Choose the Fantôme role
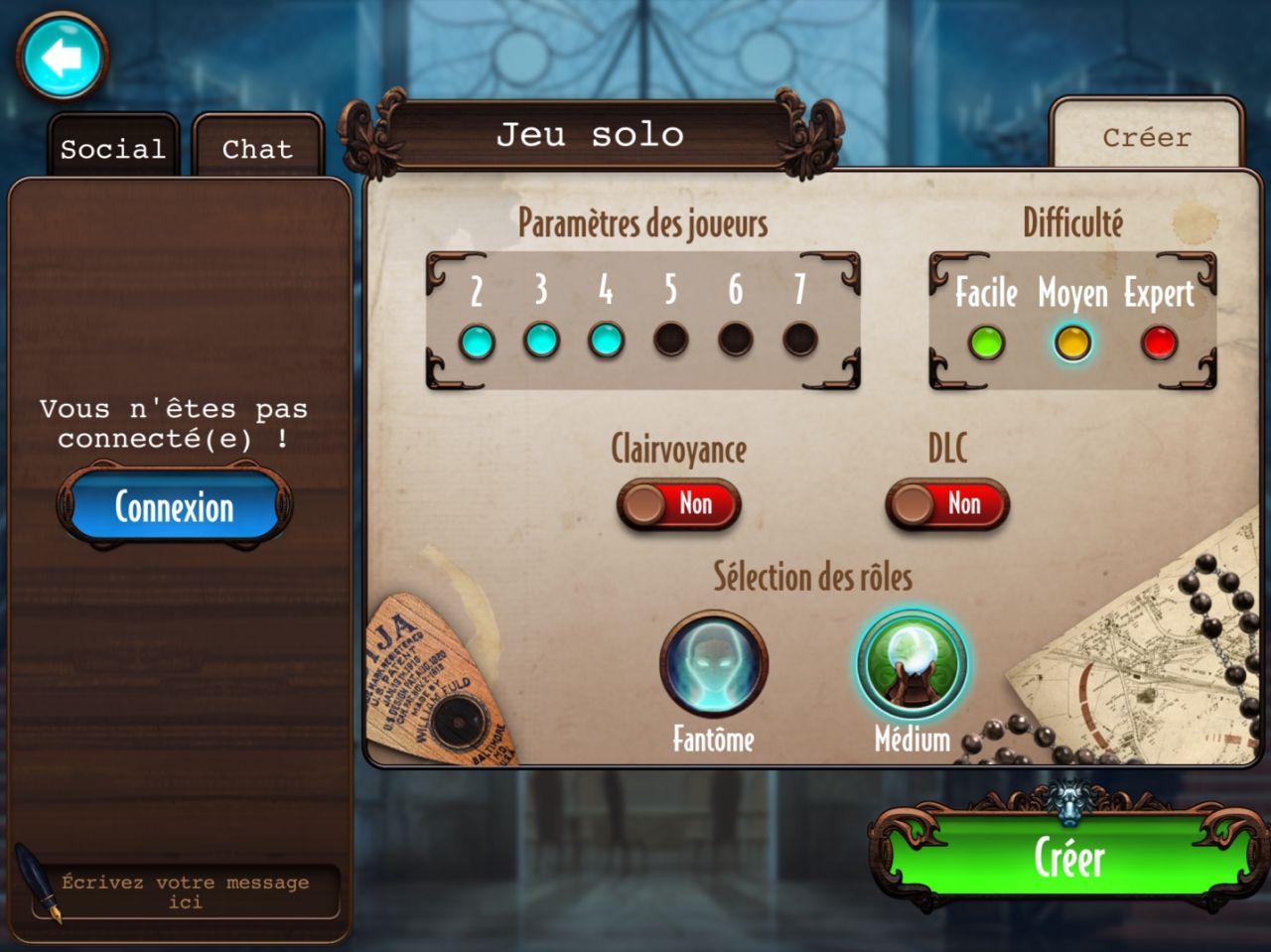Viewport: 1271px width, 952px height. (x=713, y=665)
